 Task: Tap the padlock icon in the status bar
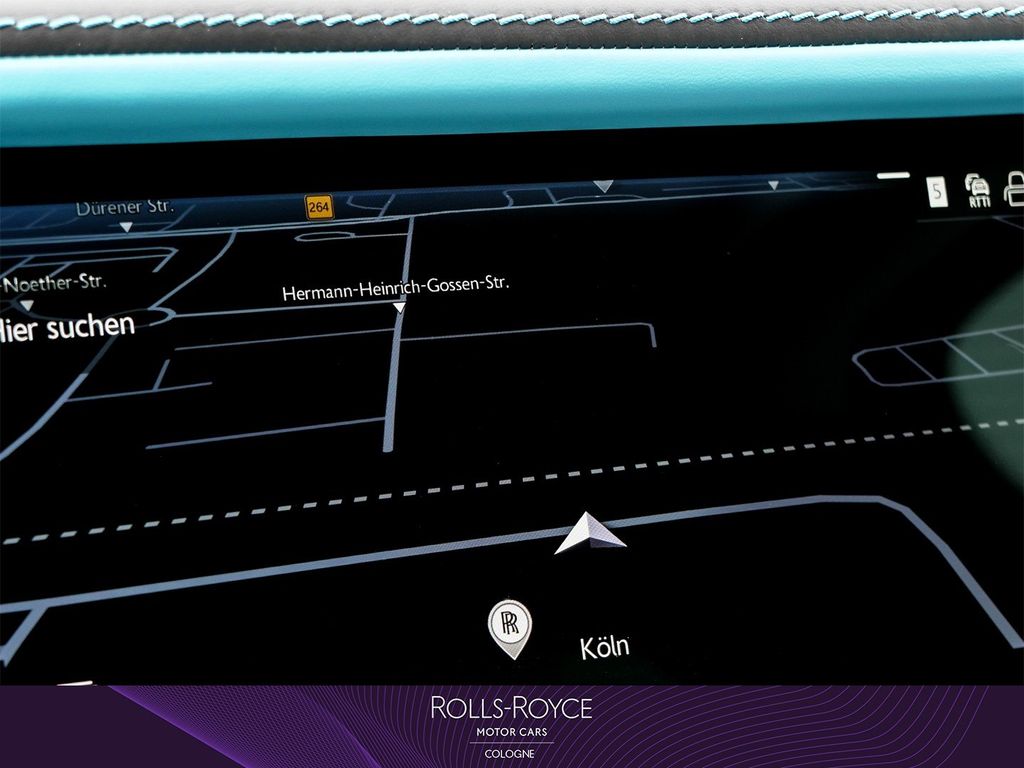[1015, 188]
